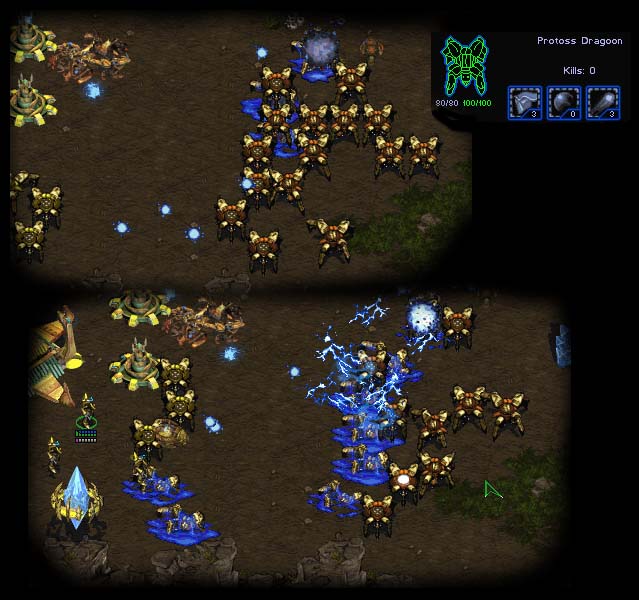Inspect the plasma shields upgrade icon

click(x=563, y=103)
